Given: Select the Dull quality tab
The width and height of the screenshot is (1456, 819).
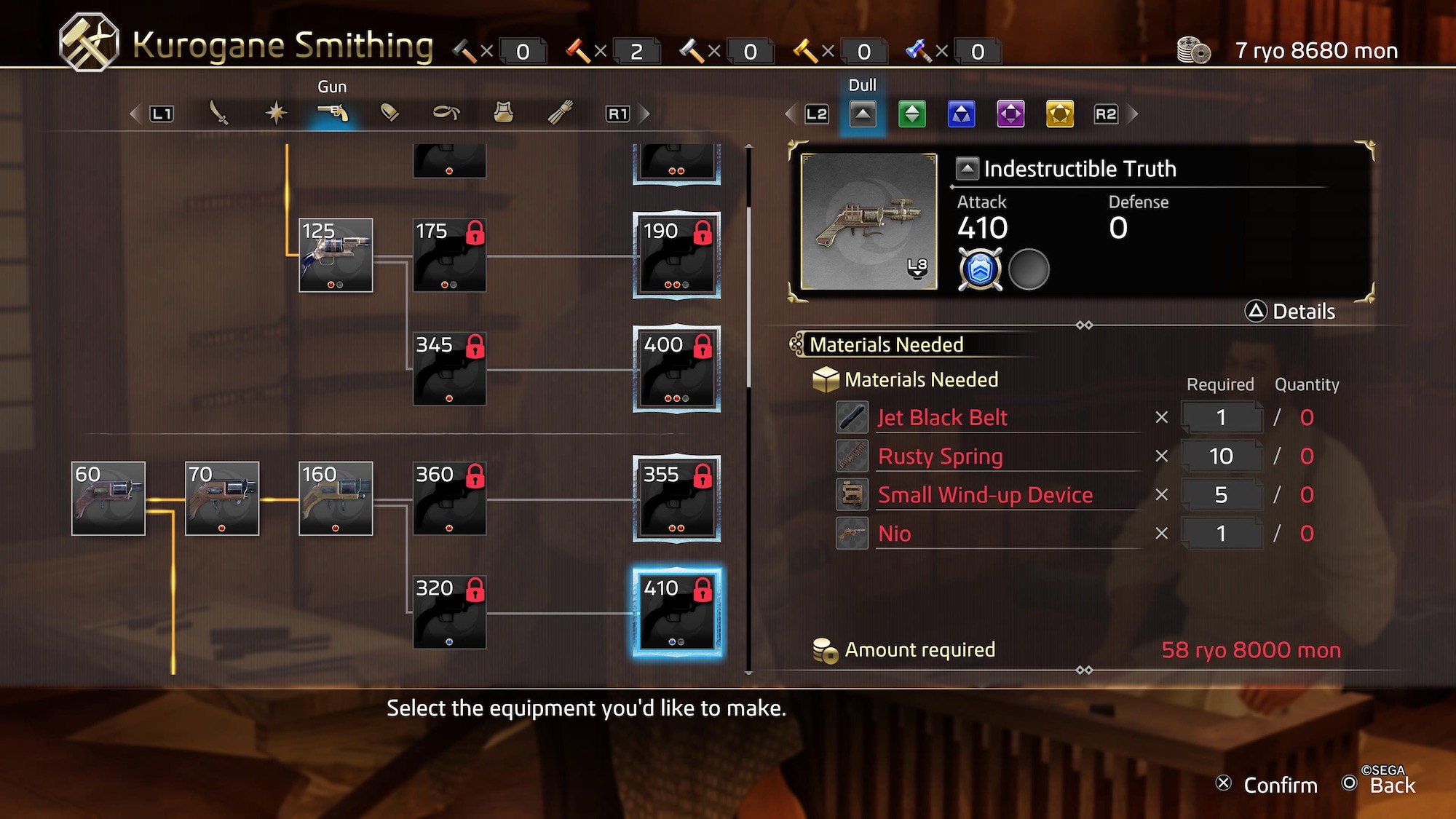Looking at the screenshot, I should click(x=863, y=114).
